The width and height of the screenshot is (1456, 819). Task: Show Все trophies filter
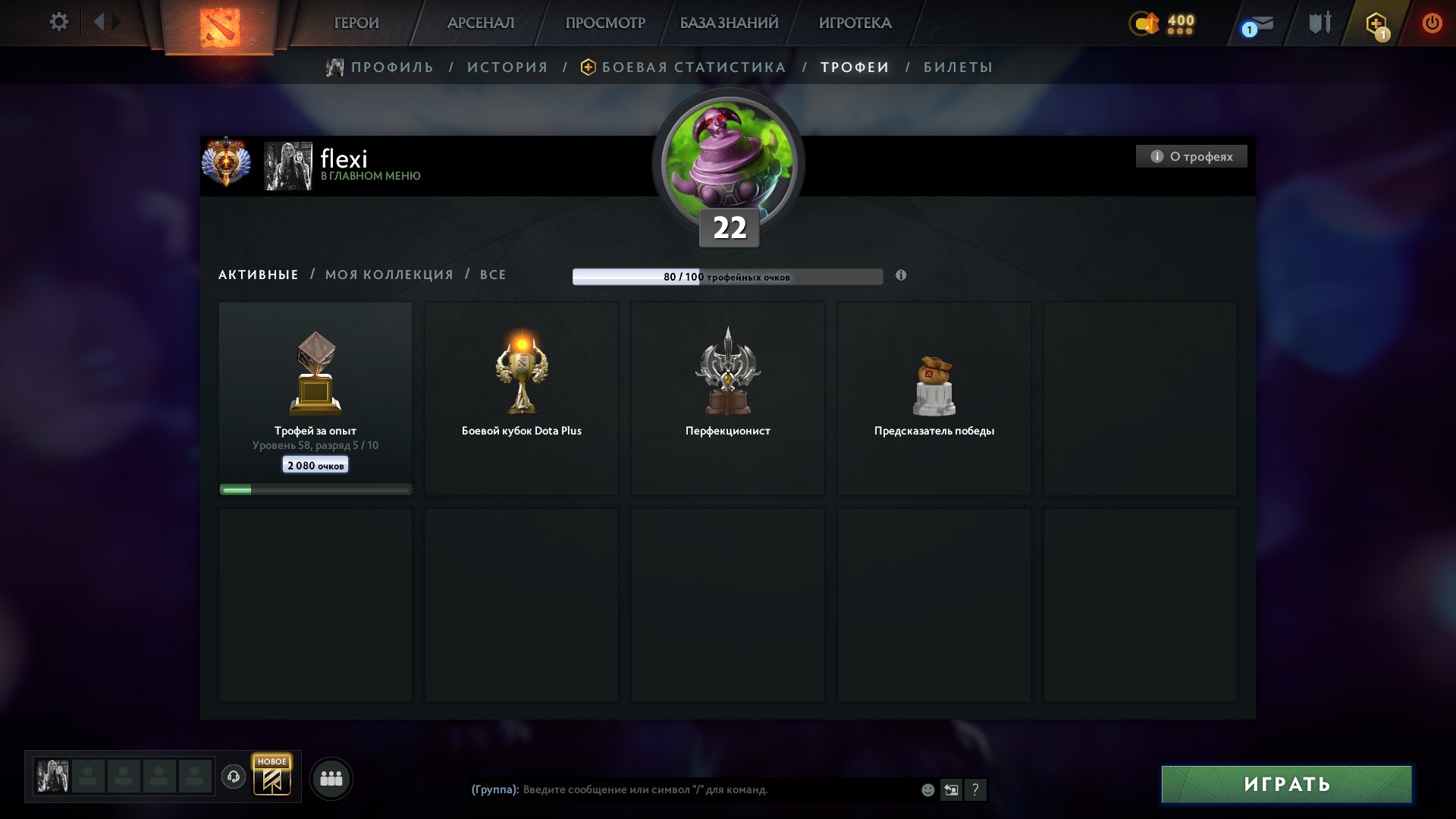[x=493, y=275]
